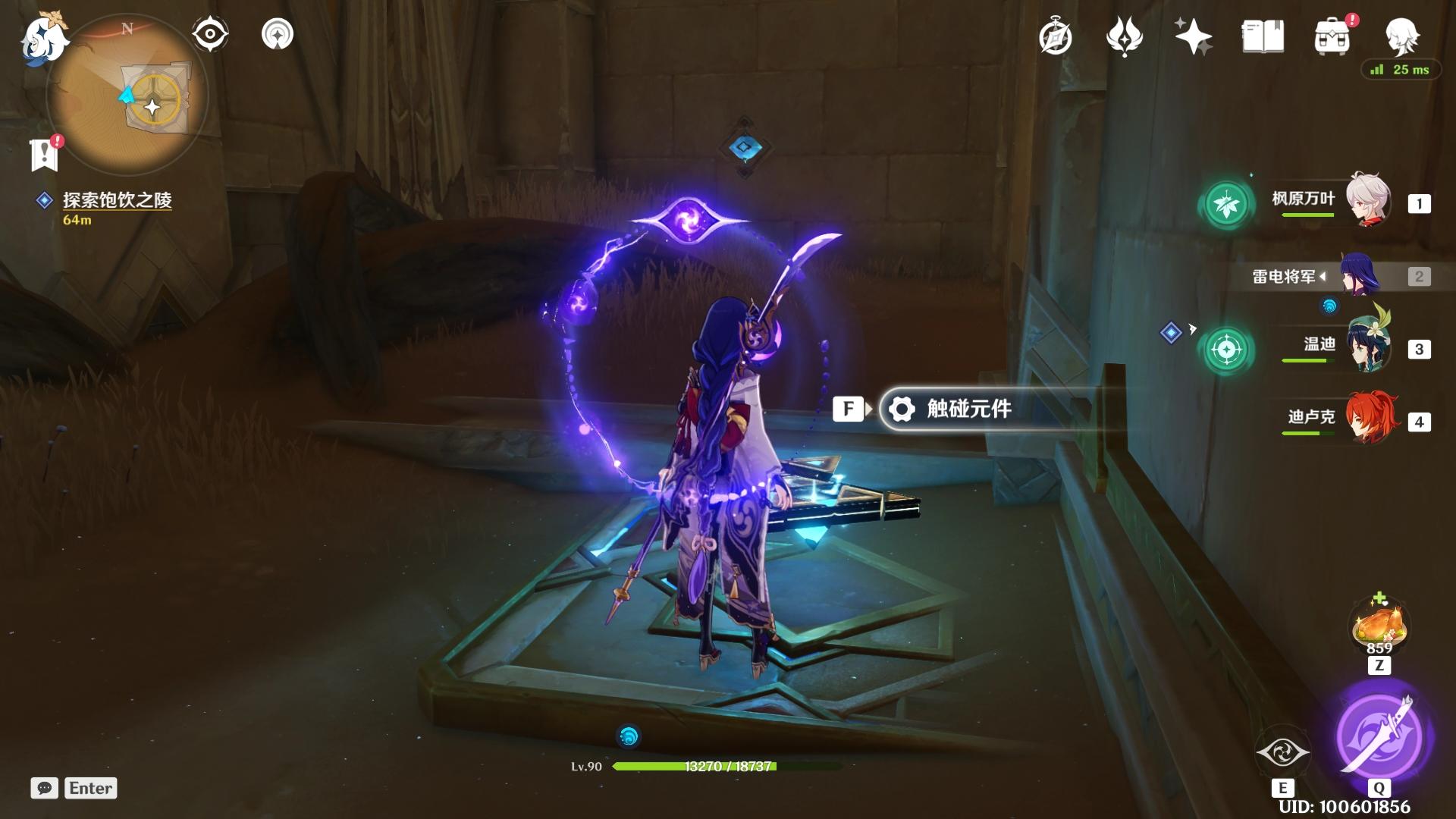
Task: Interact with the 触碰元件 prompt
Action: pyautogui.click(x=968, y=409)
